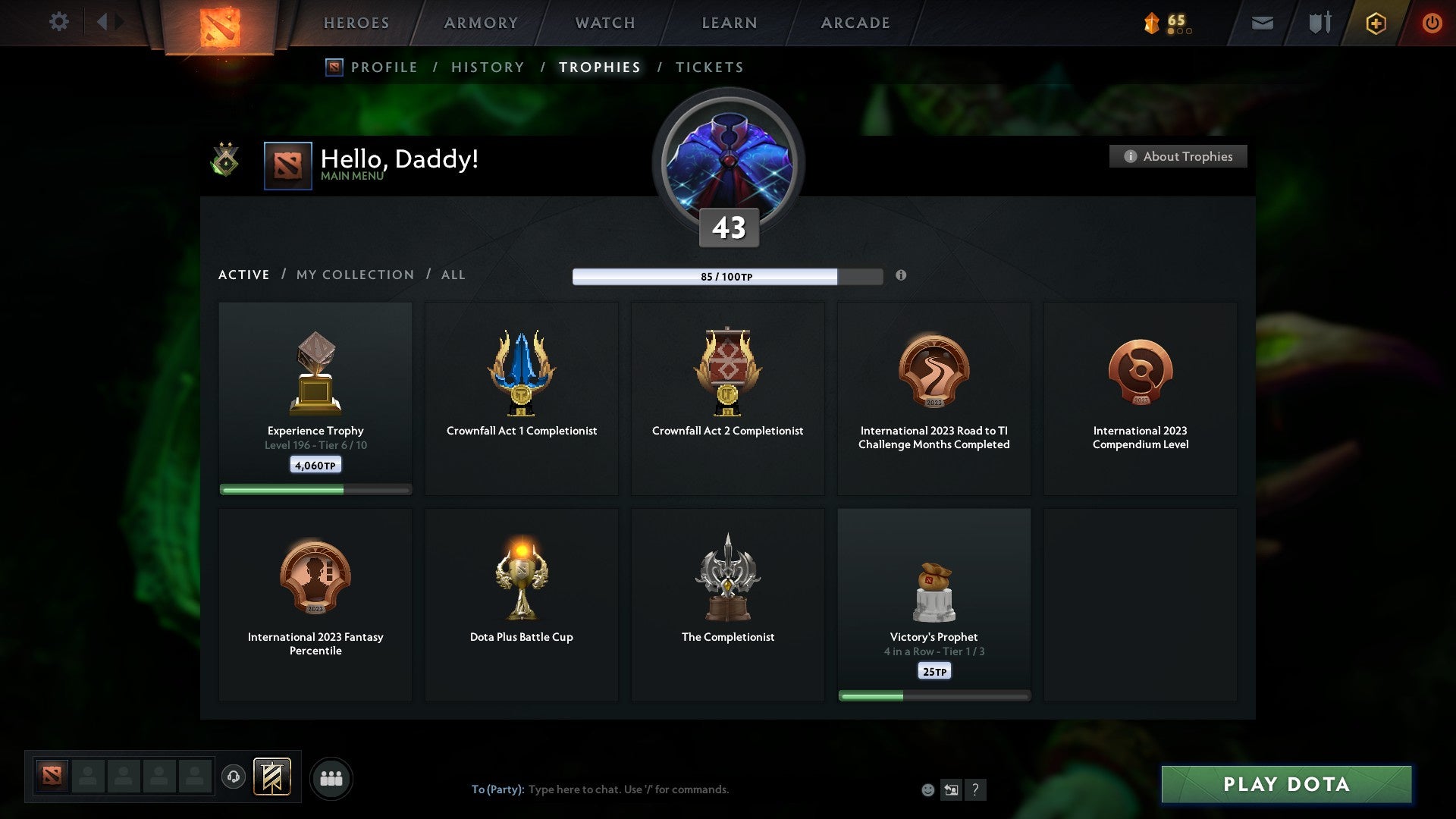Select the shield and sword matchmaking icon
1456x819 pixels.
tap(1319, 23)
